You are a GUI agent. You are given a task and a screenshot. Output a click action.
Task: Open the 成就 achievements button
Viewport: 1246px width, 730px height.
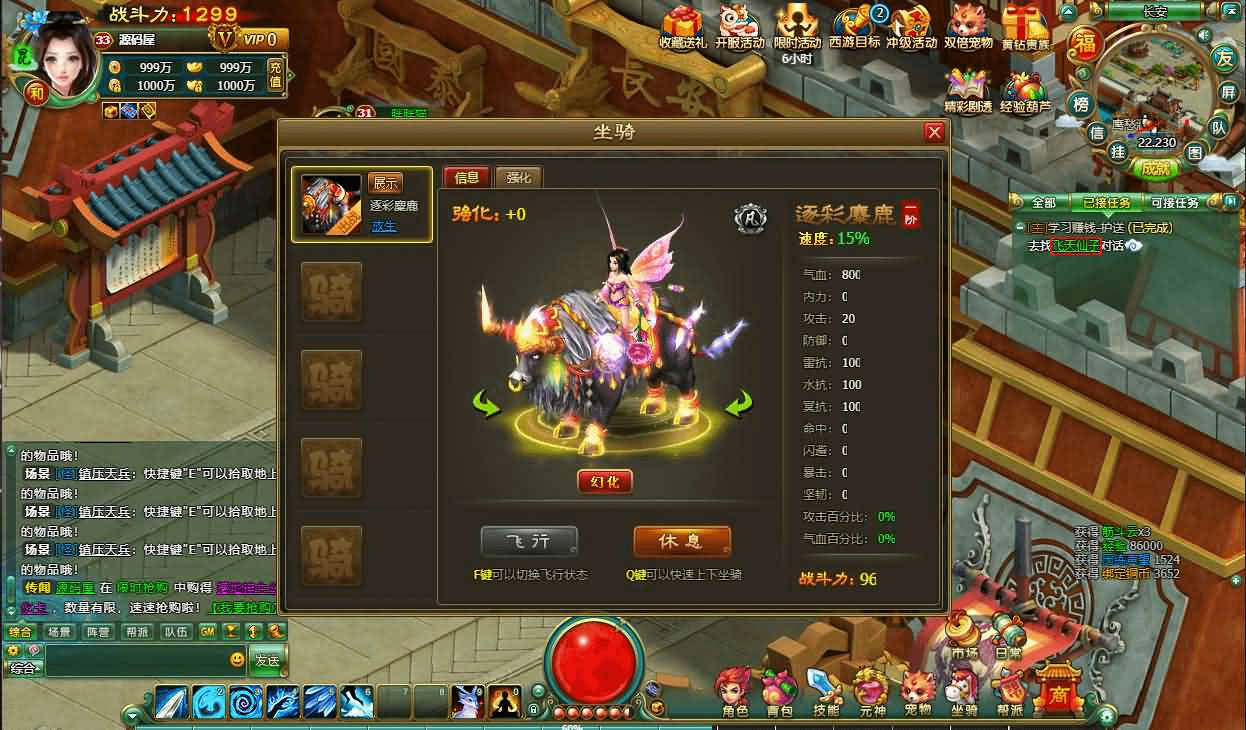click(1155, 169)
